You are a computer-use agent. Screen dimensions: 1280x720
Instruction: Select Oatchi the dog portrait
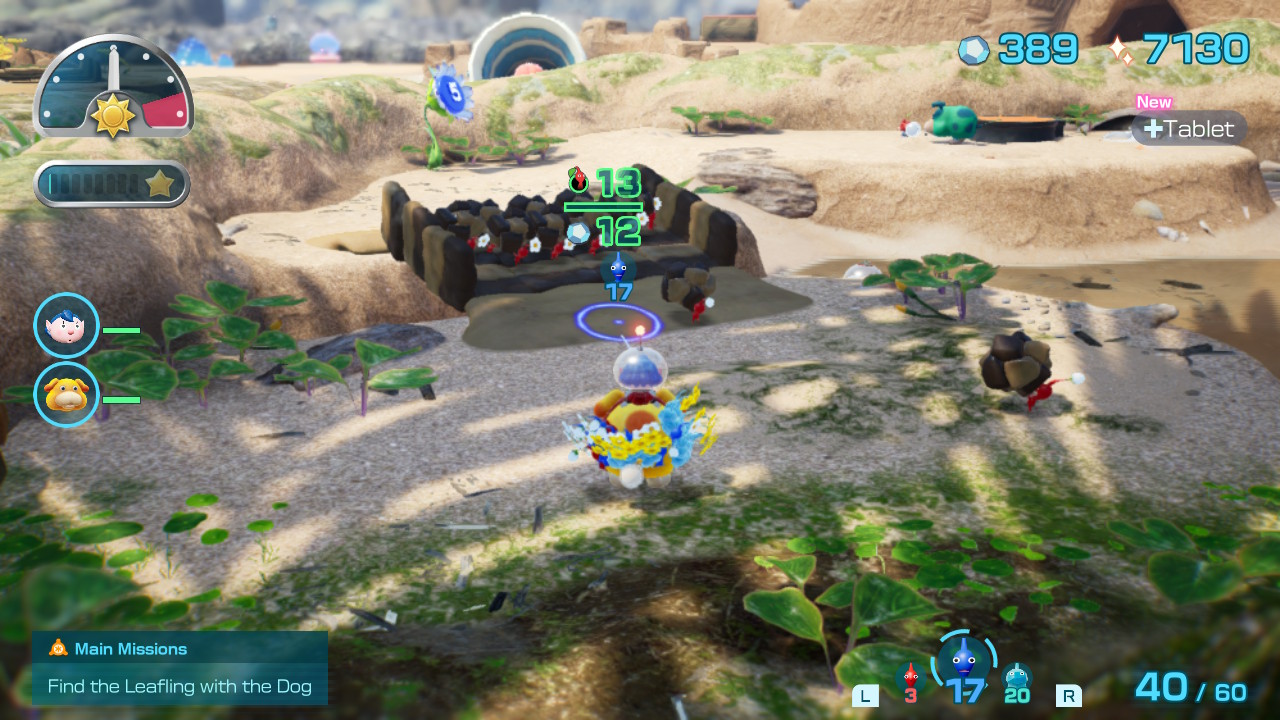click(67, 394)
